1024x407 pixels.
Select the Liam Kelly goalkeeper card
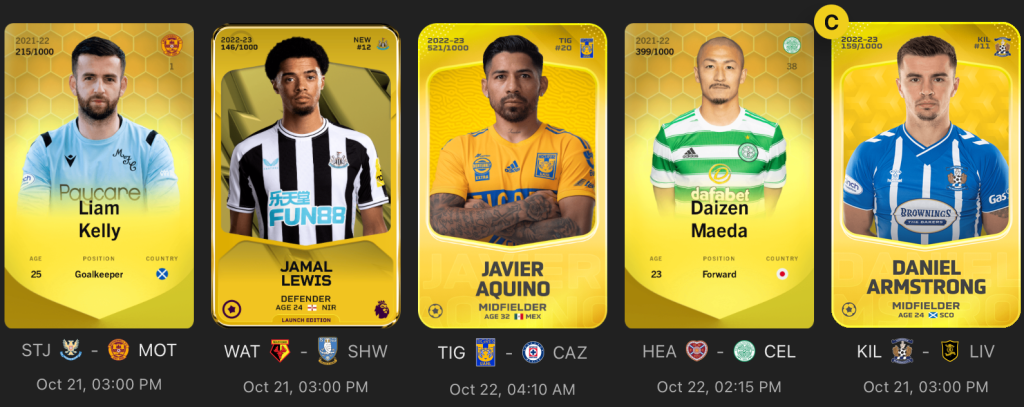point(98,175)
